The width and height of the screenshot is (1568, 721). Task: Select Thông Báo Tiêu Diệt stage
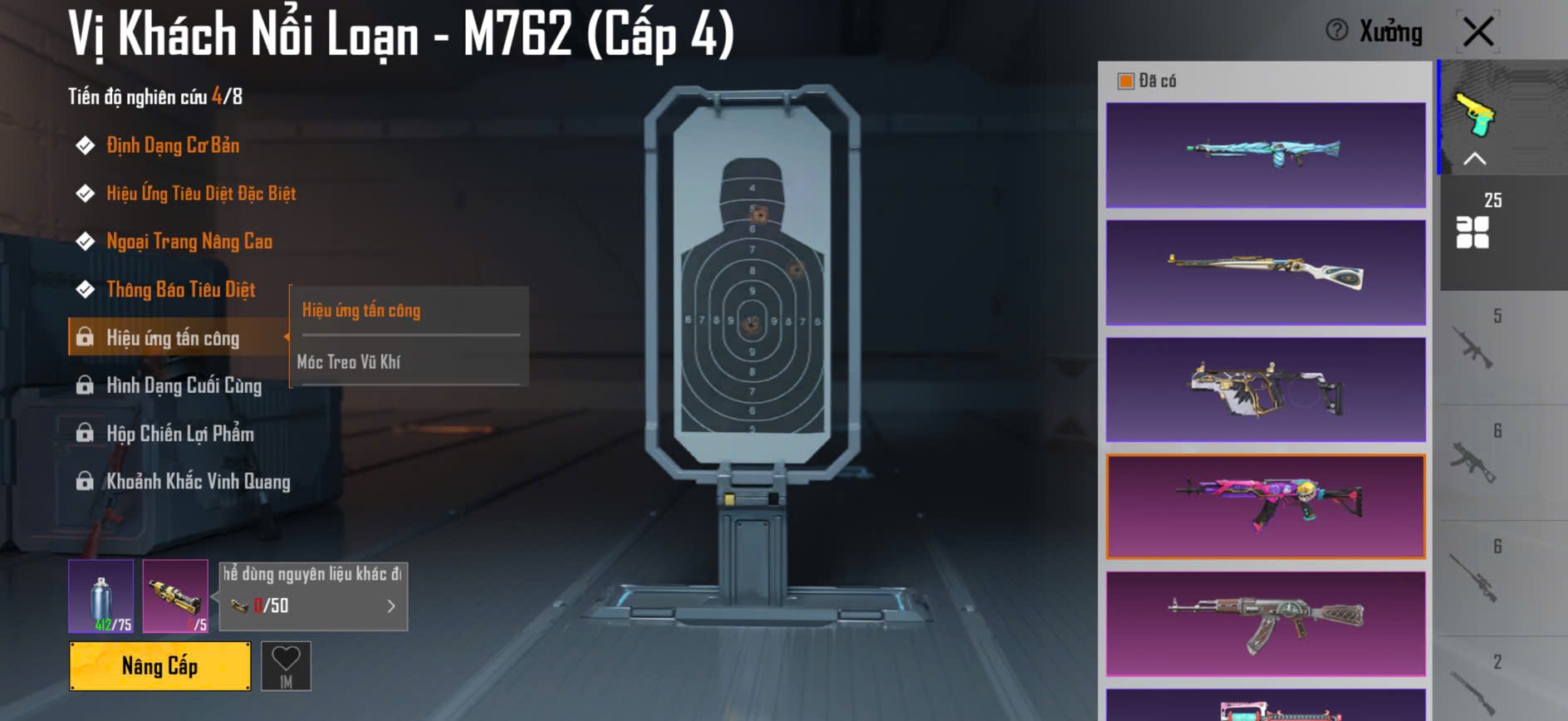click(x=180, y=290)
